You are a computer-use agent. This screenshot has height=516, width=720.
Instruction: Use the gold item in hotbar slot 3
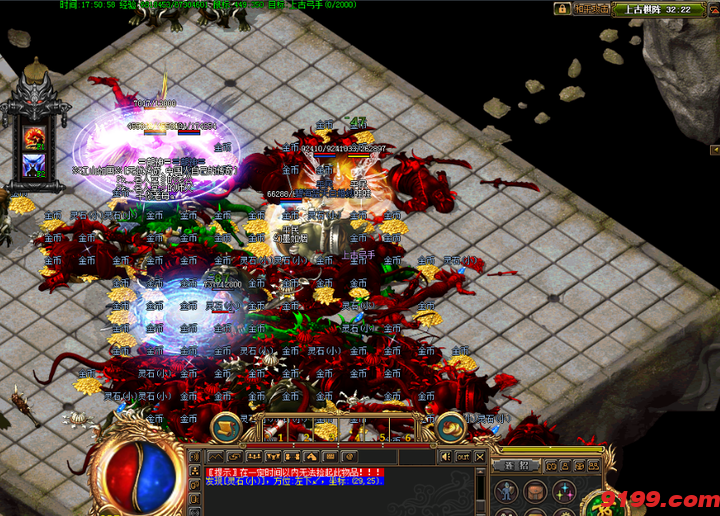[x=325, y=430]
